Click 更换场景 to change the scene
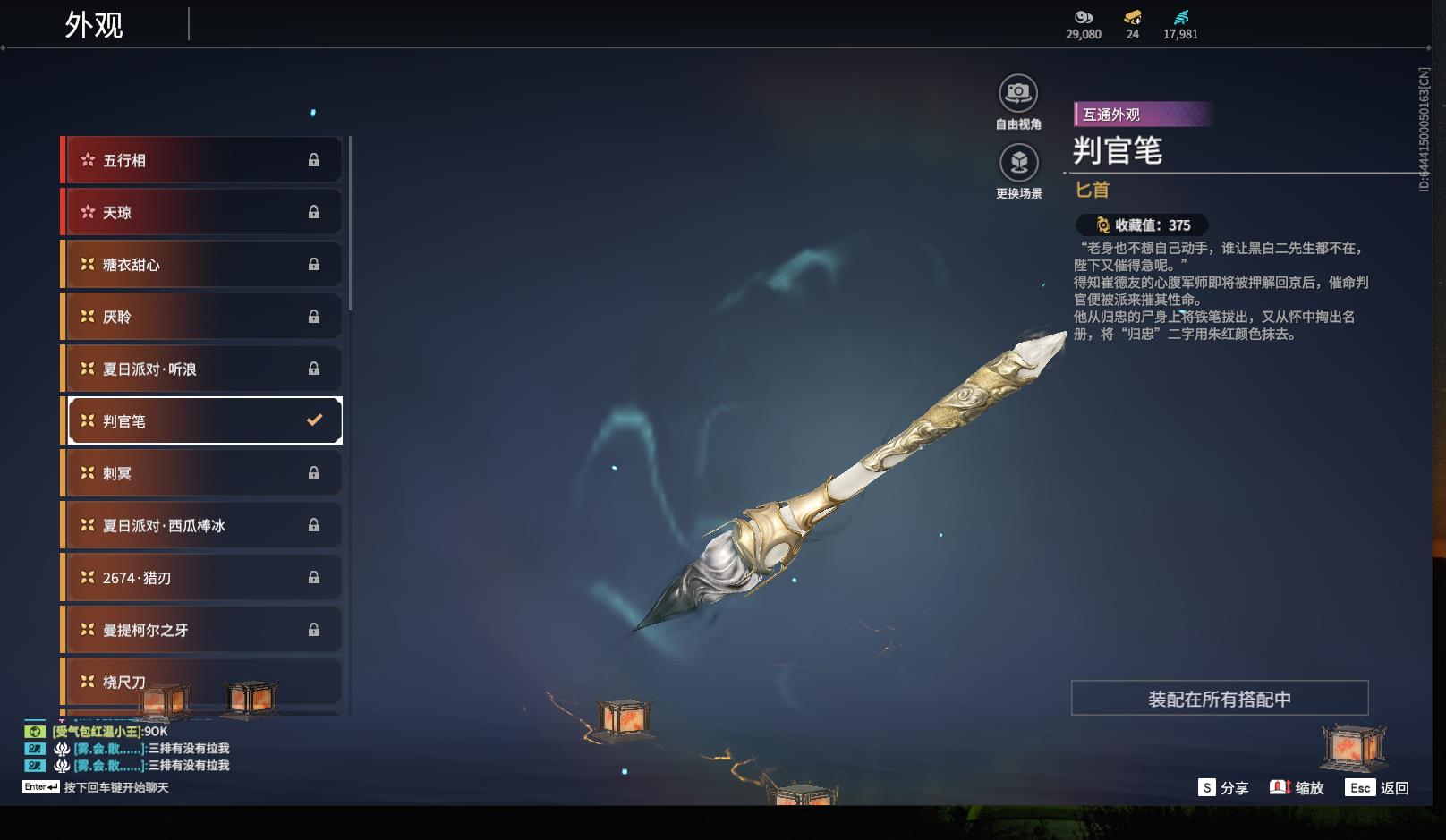This screenshot has height=840, width=1446. coord(1018,164)
